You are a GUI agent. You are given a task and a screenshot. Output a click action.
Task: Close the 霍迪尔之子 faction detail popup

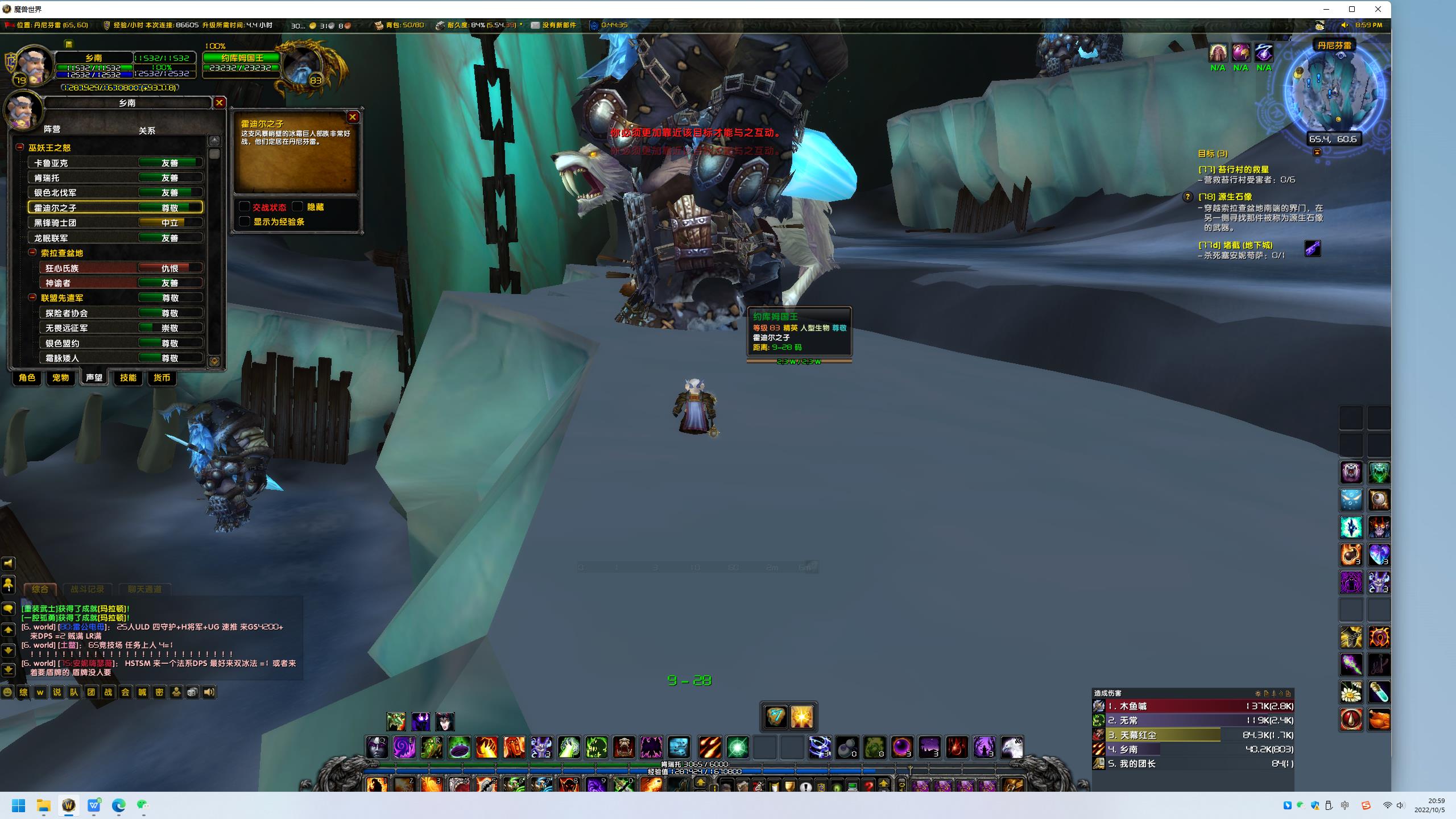353,117
